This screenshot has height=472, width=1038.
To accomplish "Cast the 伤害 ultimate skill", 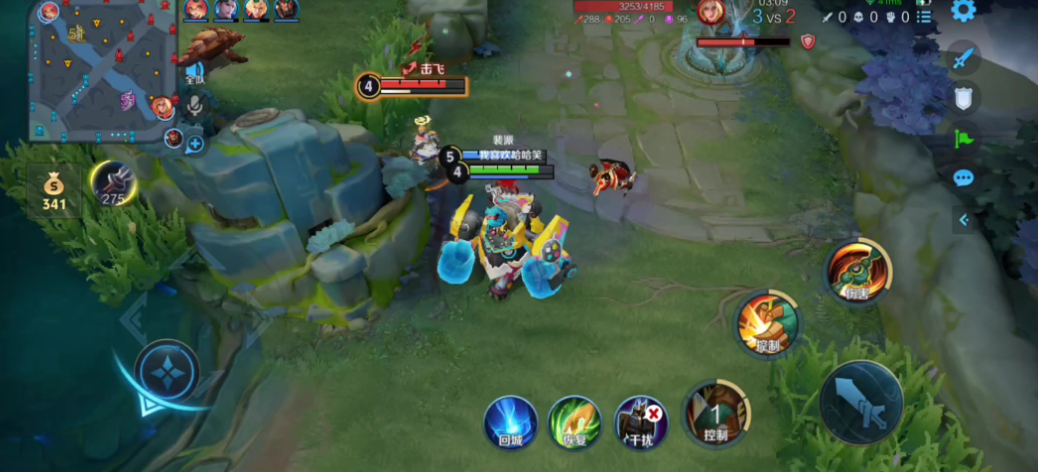I will 857,271.
